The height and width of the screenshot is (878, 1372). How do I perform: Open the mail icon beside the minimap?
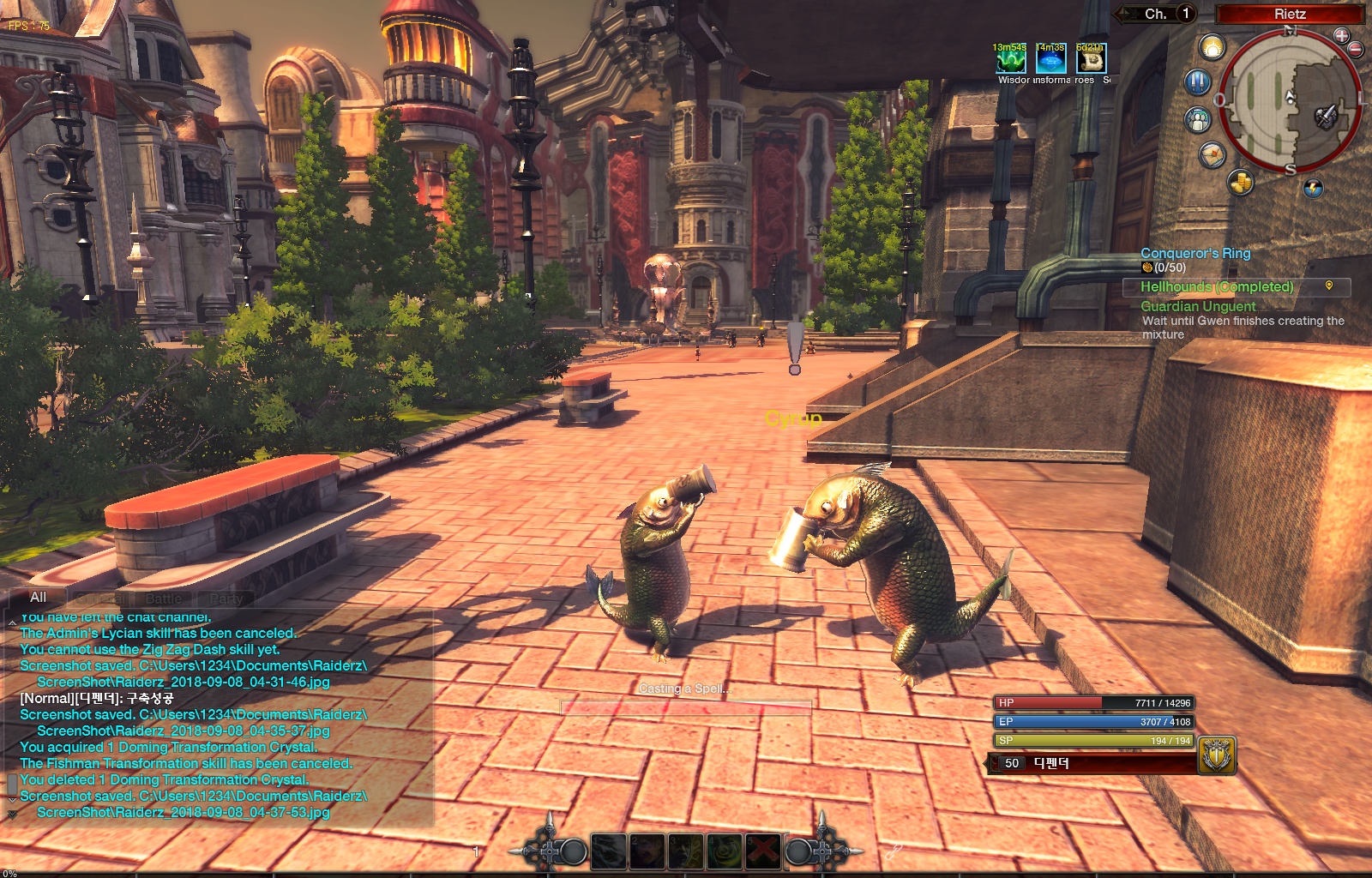tap(1213, 154)
